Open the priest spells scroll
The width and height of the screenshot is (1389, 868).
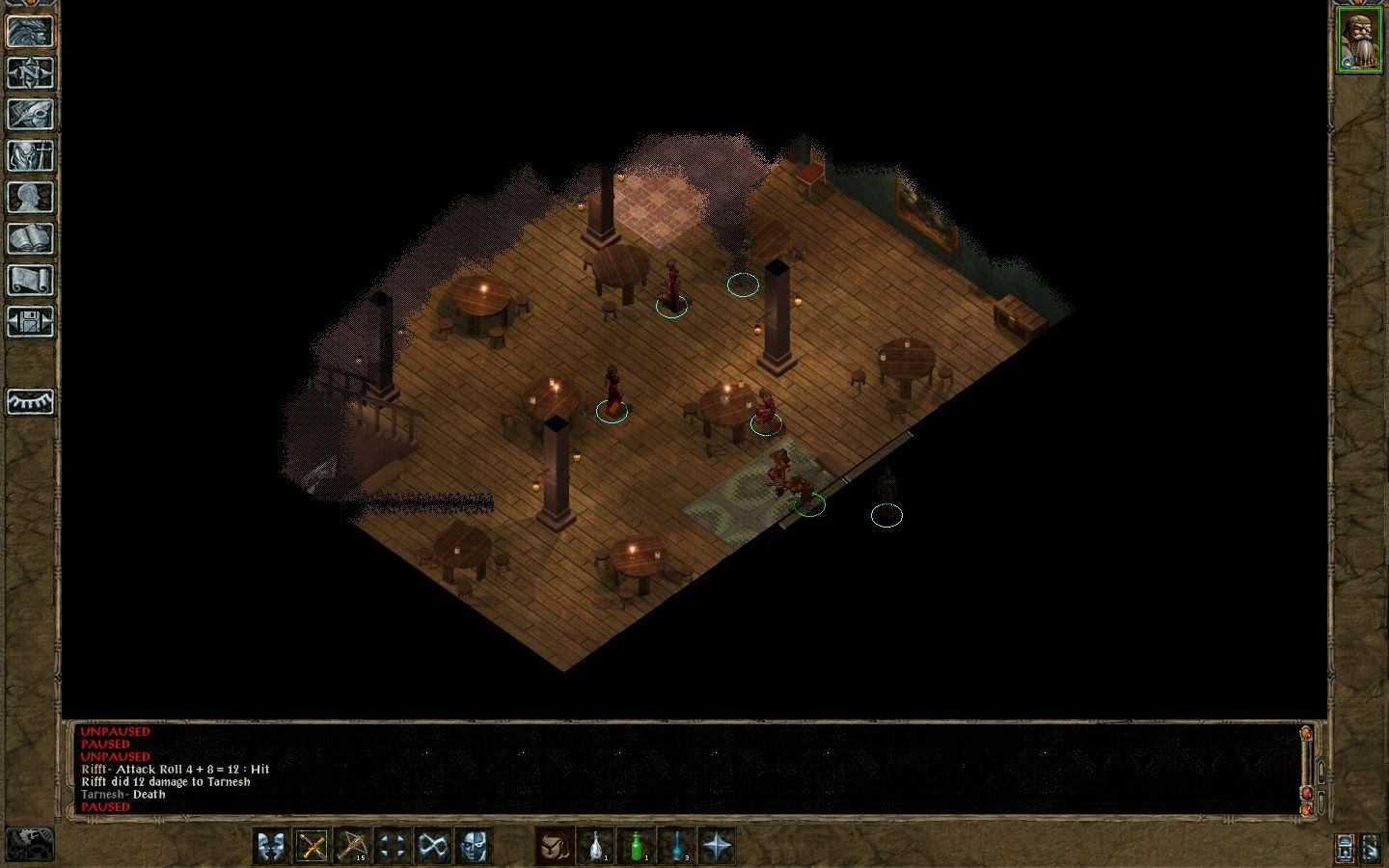(x=30, y=282)
